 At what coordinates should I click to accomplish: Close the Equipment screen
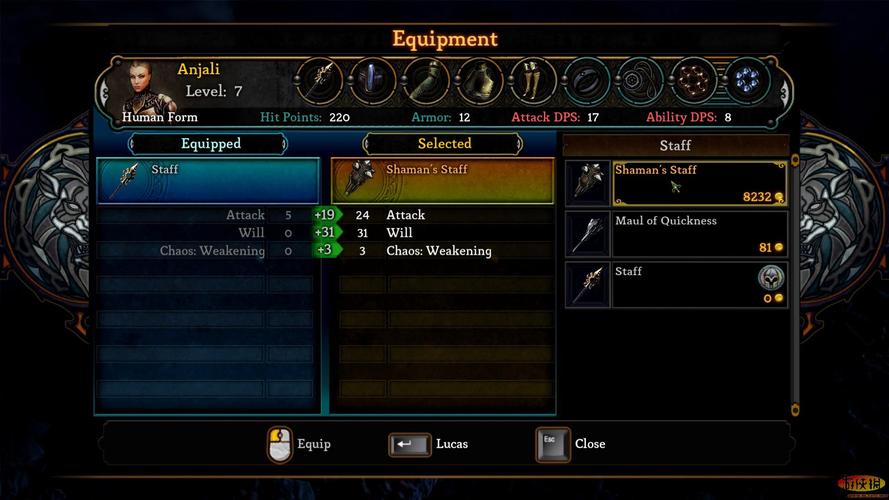tap(552, 444)
